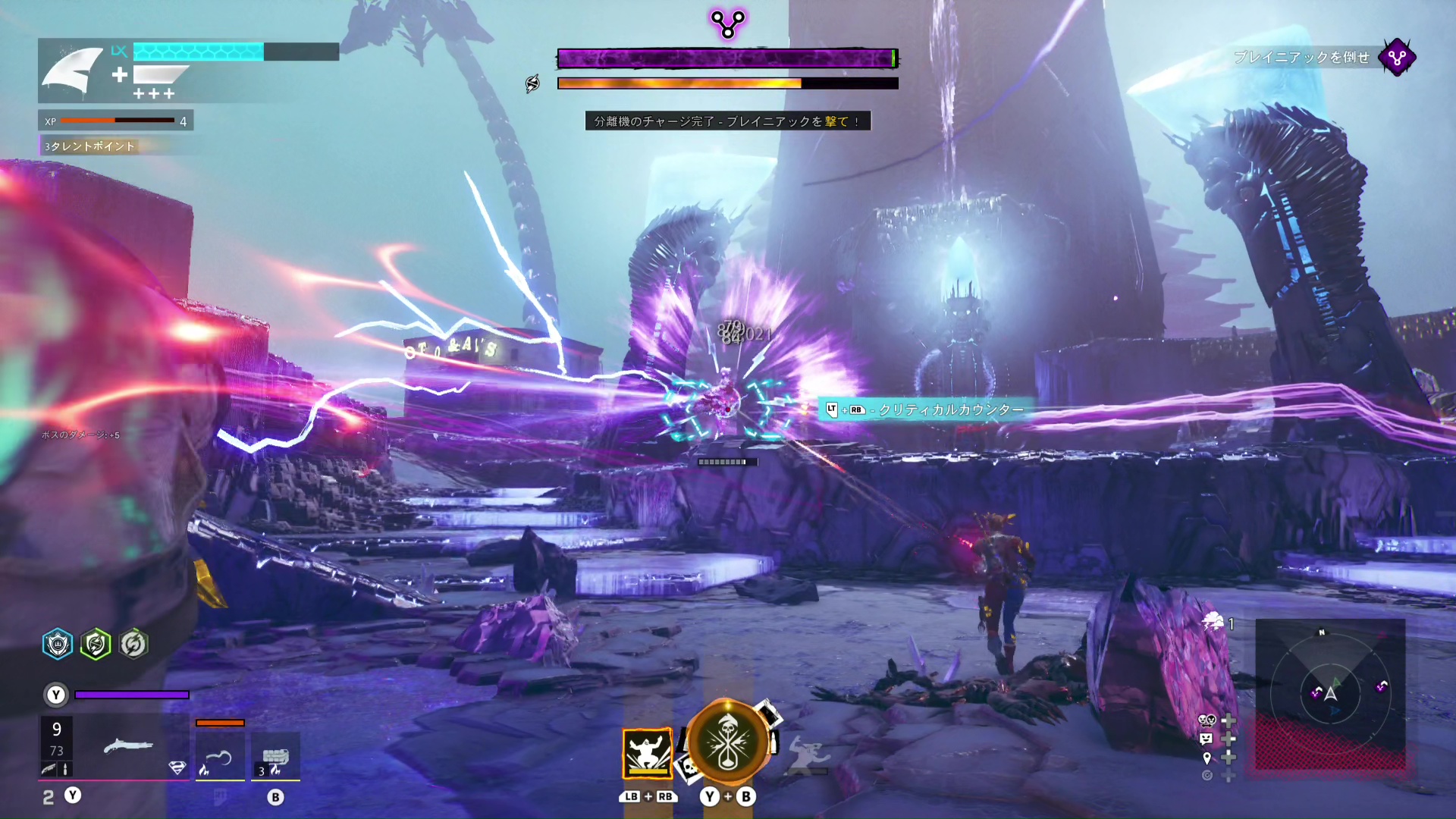Select the Brainiac objective tracker icon
Image resolution: width=1456 pixels, height=819 pixels.
1397,58
